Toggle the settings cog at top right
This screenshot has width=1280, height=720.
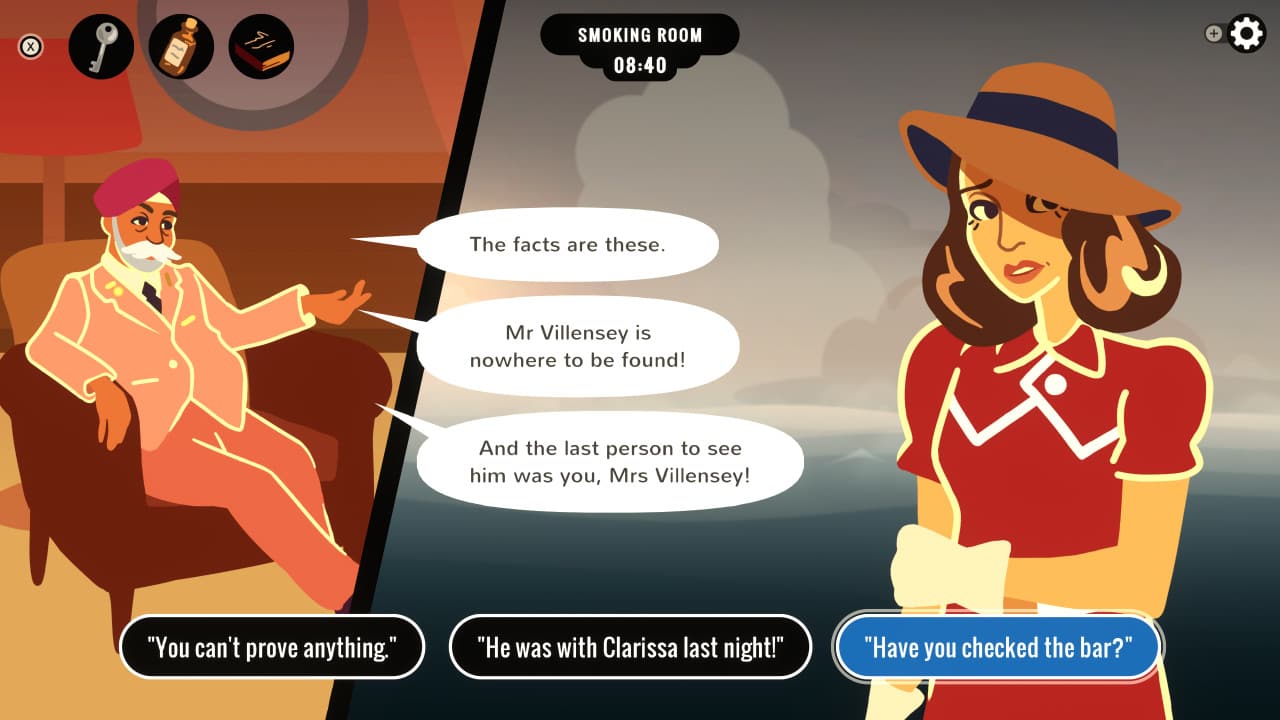coord(1245,33)
